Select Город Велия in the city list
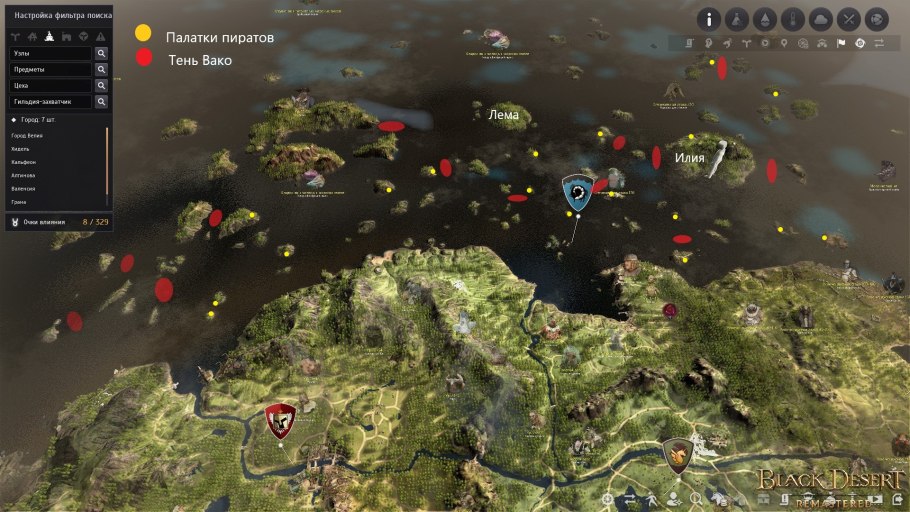This screenshot has height=512, width=910. click(29, 134)
